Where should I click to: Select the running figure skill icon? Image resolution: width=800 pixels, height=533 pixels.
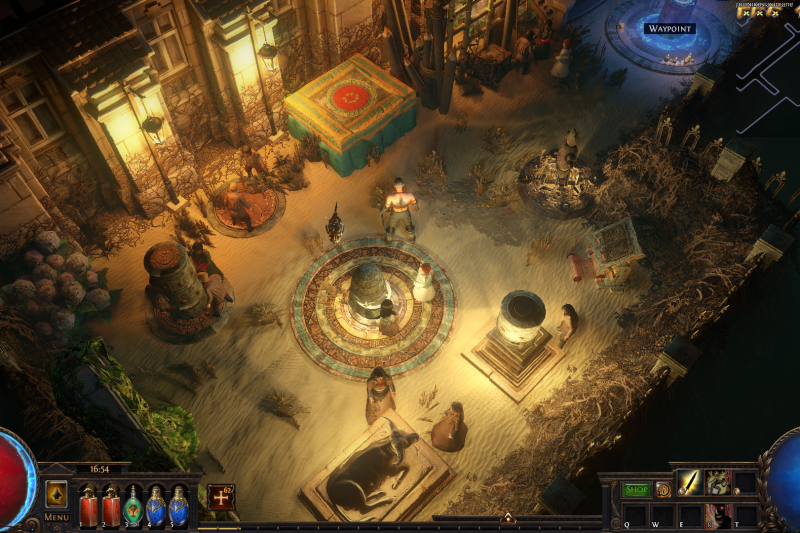click(x=717, y=483)
